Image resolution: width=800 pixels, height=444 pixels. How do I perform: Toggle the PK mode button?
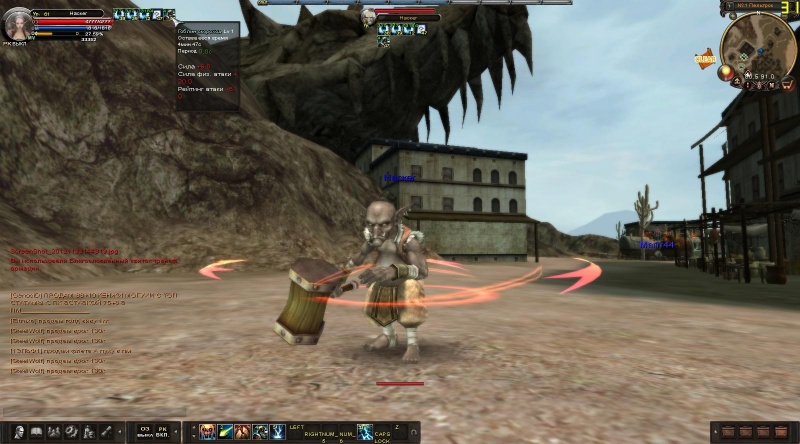click(162, 432)
